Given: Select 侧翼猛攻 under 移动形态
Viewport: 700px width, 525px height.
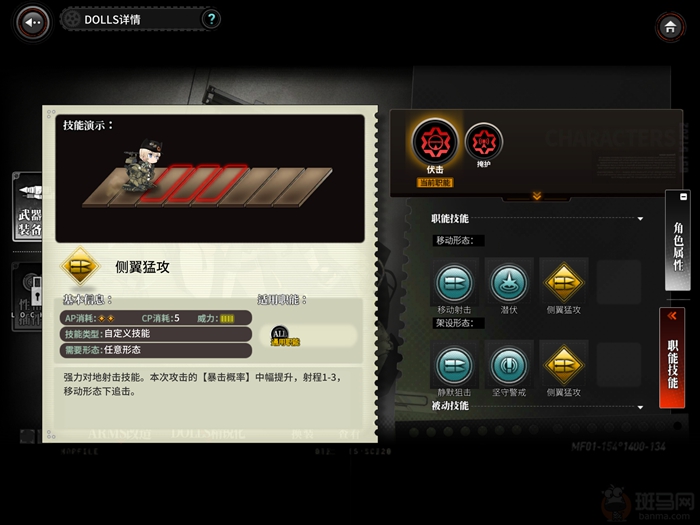Looking at the screenshot, I should [x=563, y=281].
